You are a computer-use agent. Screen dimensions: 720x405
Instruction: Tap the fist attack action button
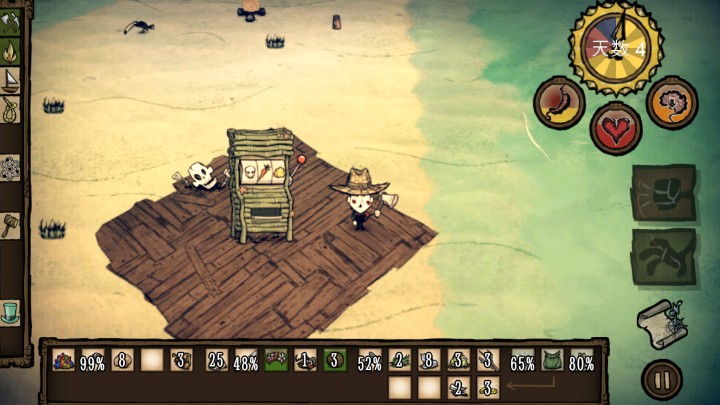[663, 192]
